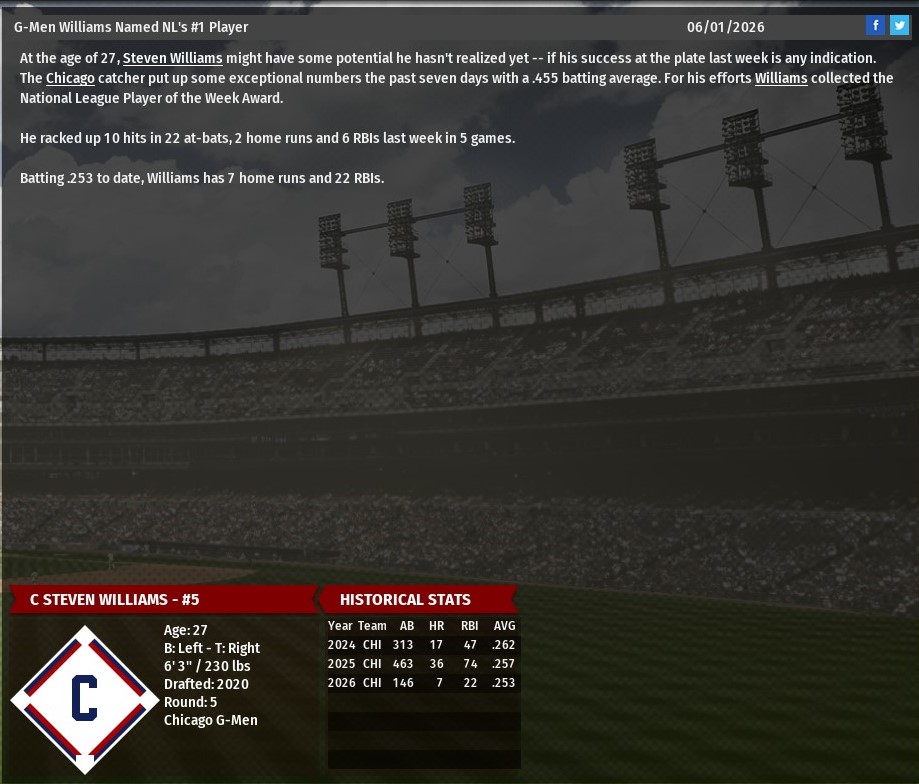
Task: Click the underlined Williams award link
Action: click(781, 78)
